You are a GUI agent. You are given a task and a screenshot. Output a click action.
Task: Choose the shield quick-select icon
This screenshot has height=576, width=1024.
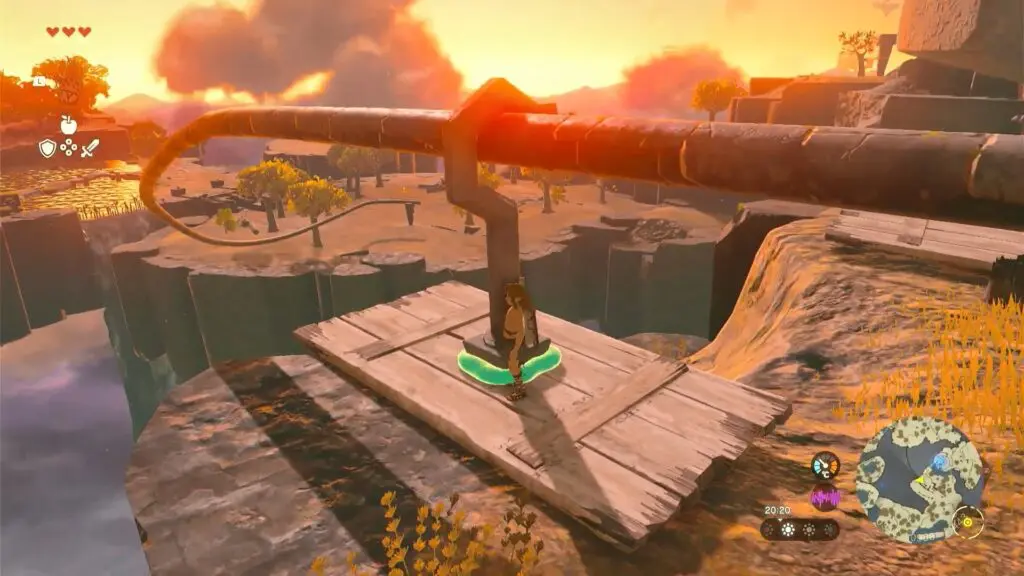coord(47,148)
